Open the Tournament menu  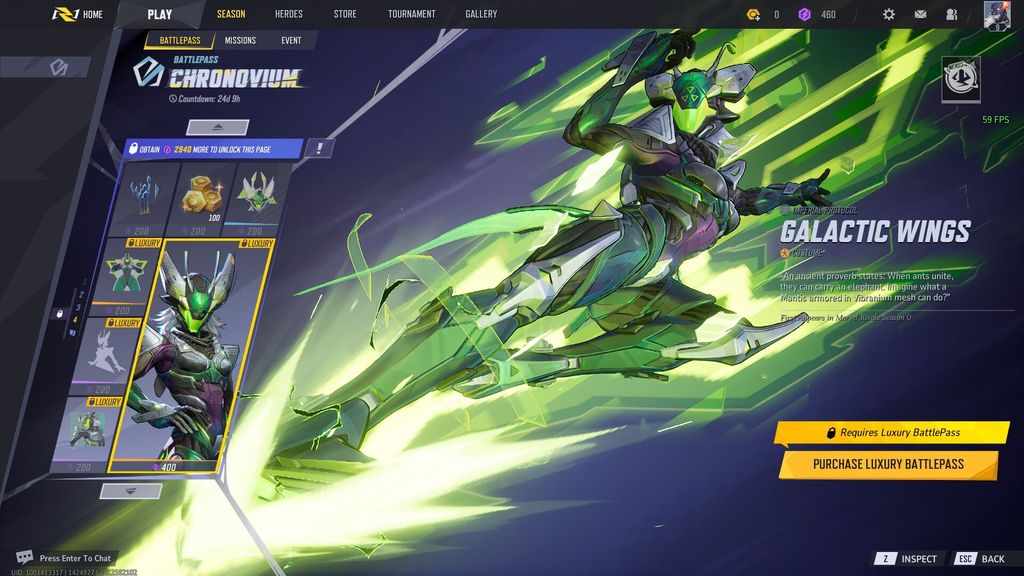coord(411,14)
